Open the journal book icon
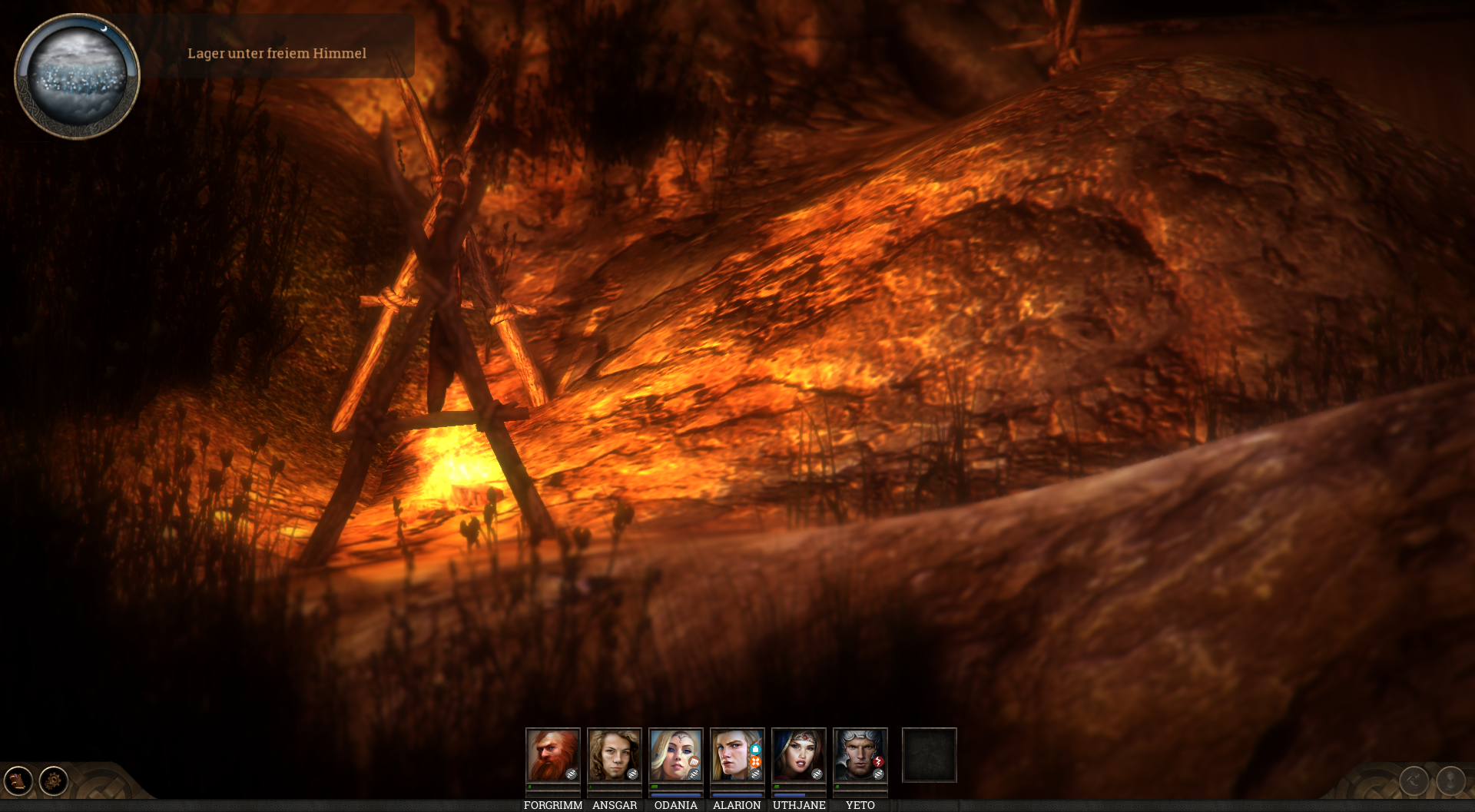This screenshot has width=1475, height=812. point(18,781)
